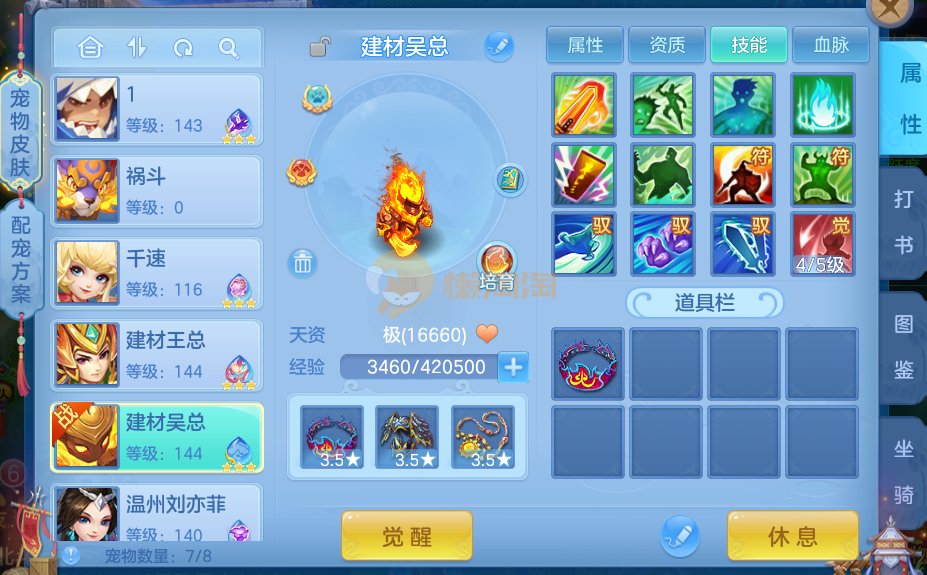Screen dimensions: 927x575
Task: Select the 4/5级 觉 skill icon
Action: 822,244
